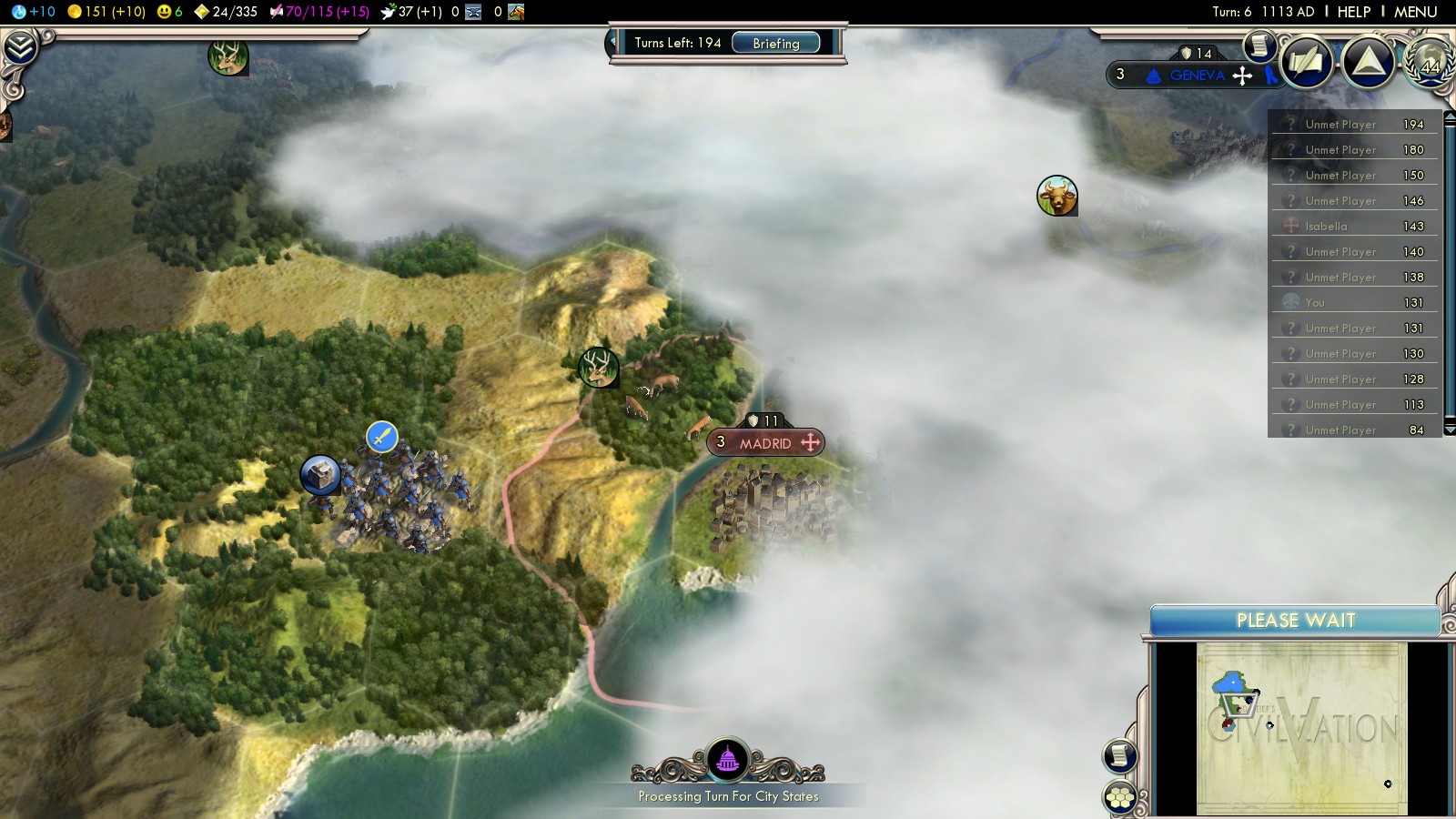Open the World Congress globe icon
This screenshot has height=819, width=1456.
click(1431, 62)
